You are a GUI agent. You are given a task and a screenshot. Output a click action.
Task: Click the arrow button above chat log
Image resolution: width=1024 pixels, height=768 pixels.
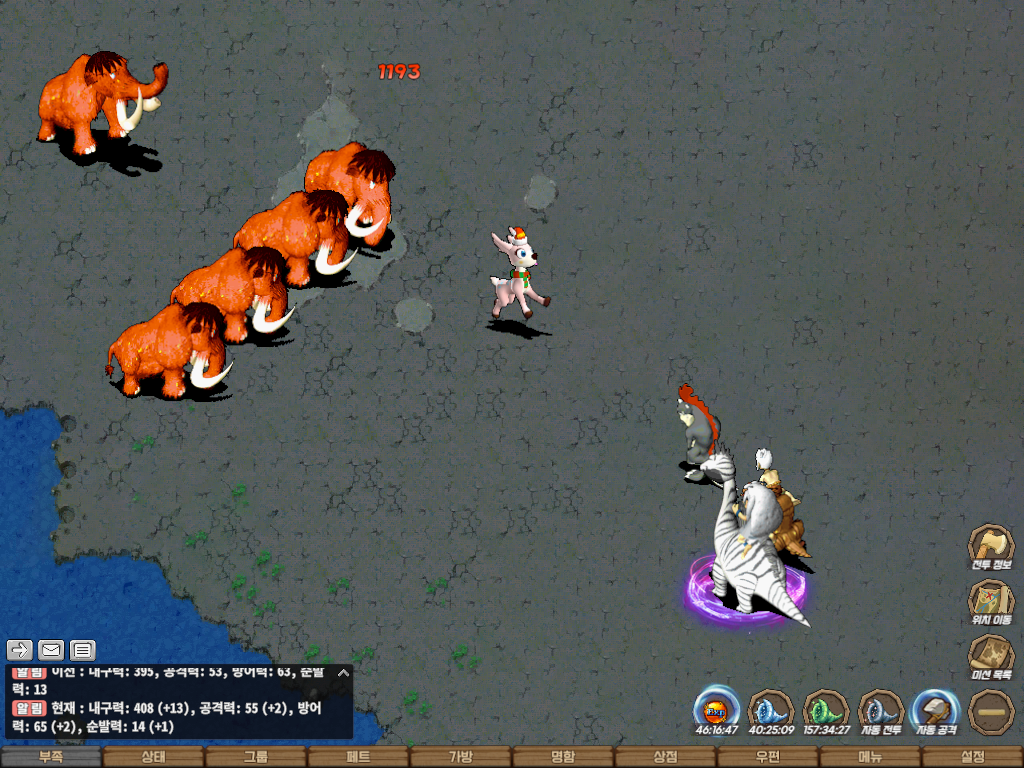[21, 650]
